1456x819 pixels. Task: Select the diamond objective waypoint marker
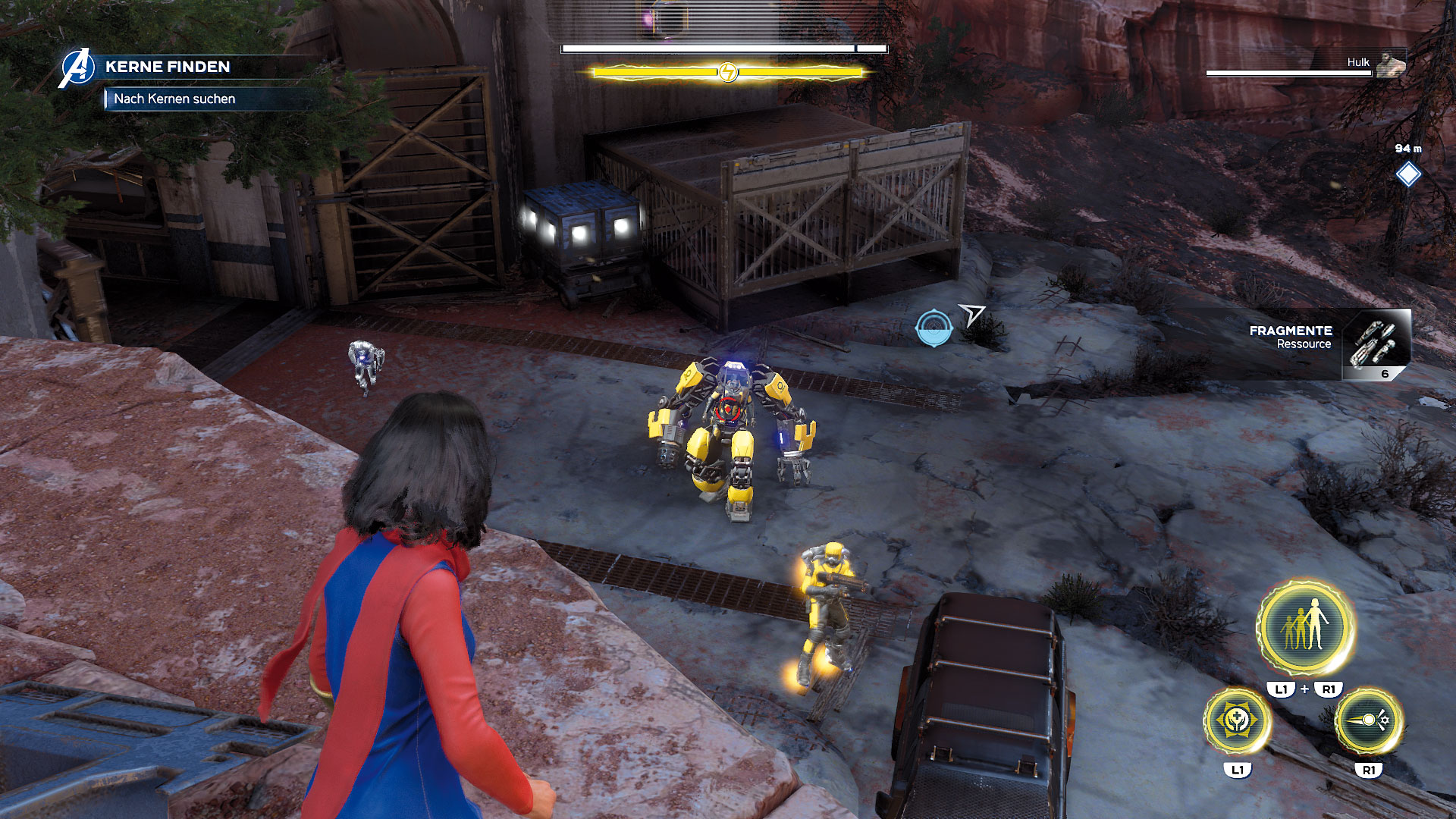(x=1408, y=174)
